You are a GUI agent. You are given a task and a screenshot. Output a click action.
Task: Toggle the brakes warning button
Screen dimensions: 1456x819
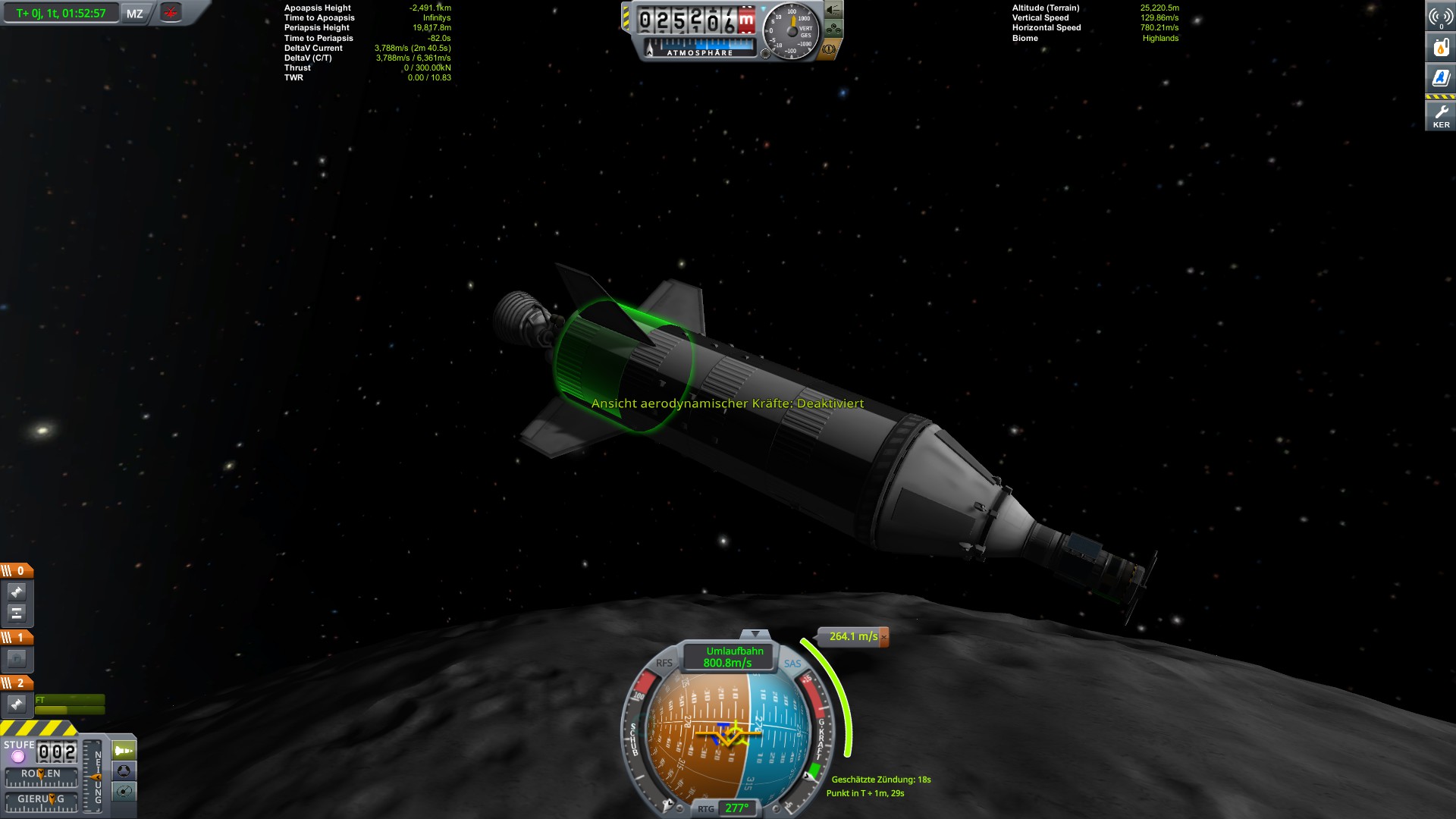(x=830, y=49)
